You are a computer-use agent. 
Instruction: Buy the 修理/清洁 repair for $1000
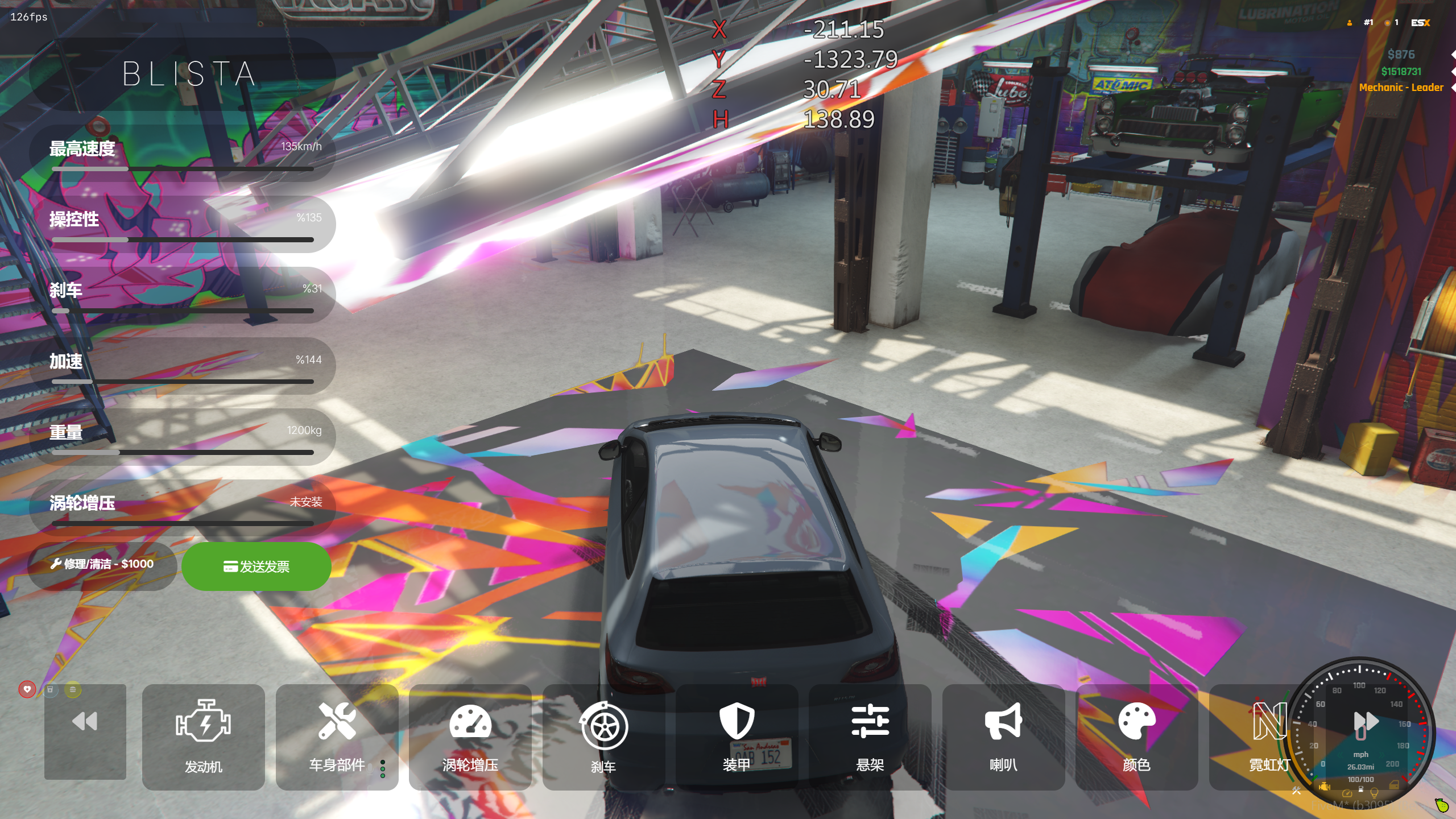pyautogui.click(x=102, y=564)
